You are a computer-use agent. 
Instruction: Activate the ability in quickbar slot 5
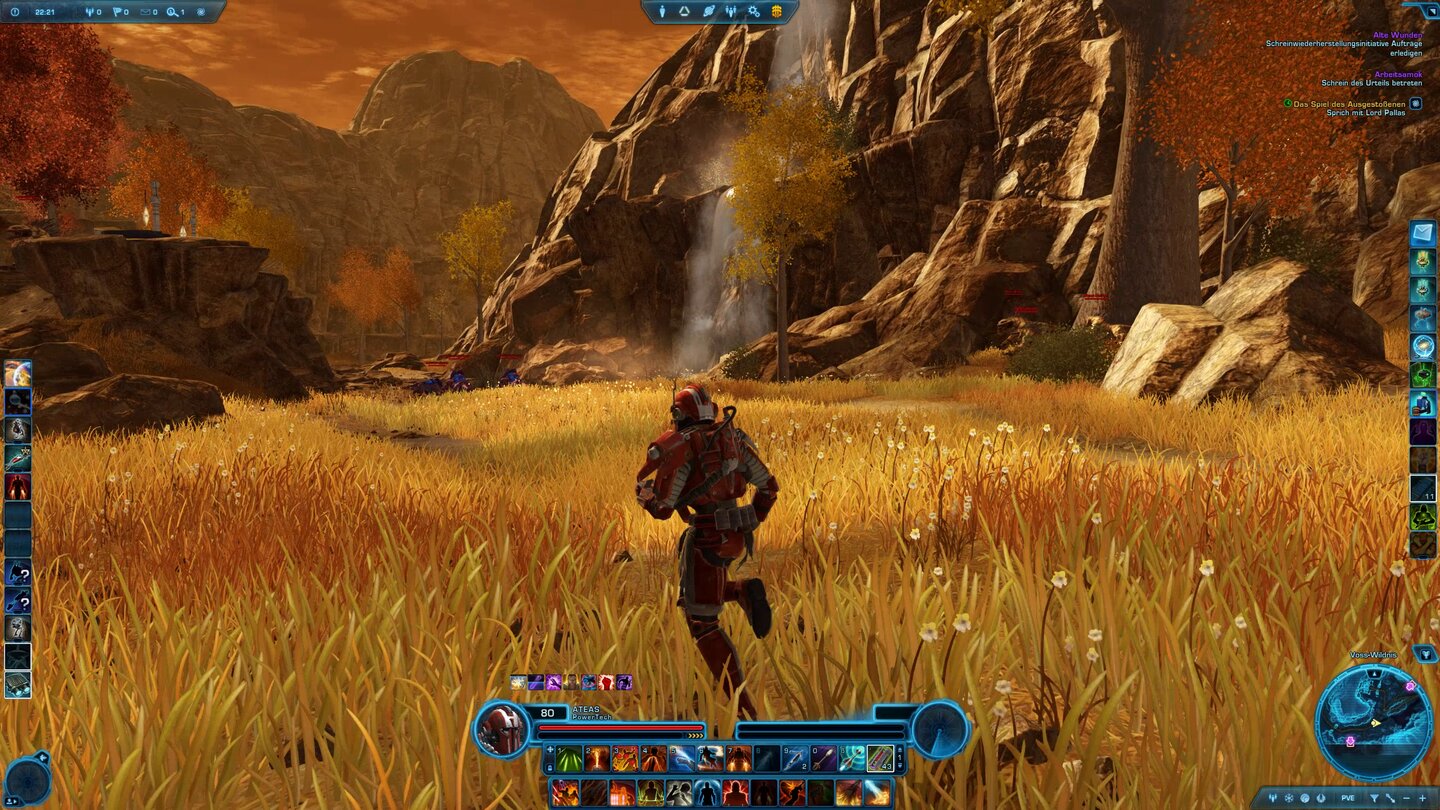click(x=683, y=757)
